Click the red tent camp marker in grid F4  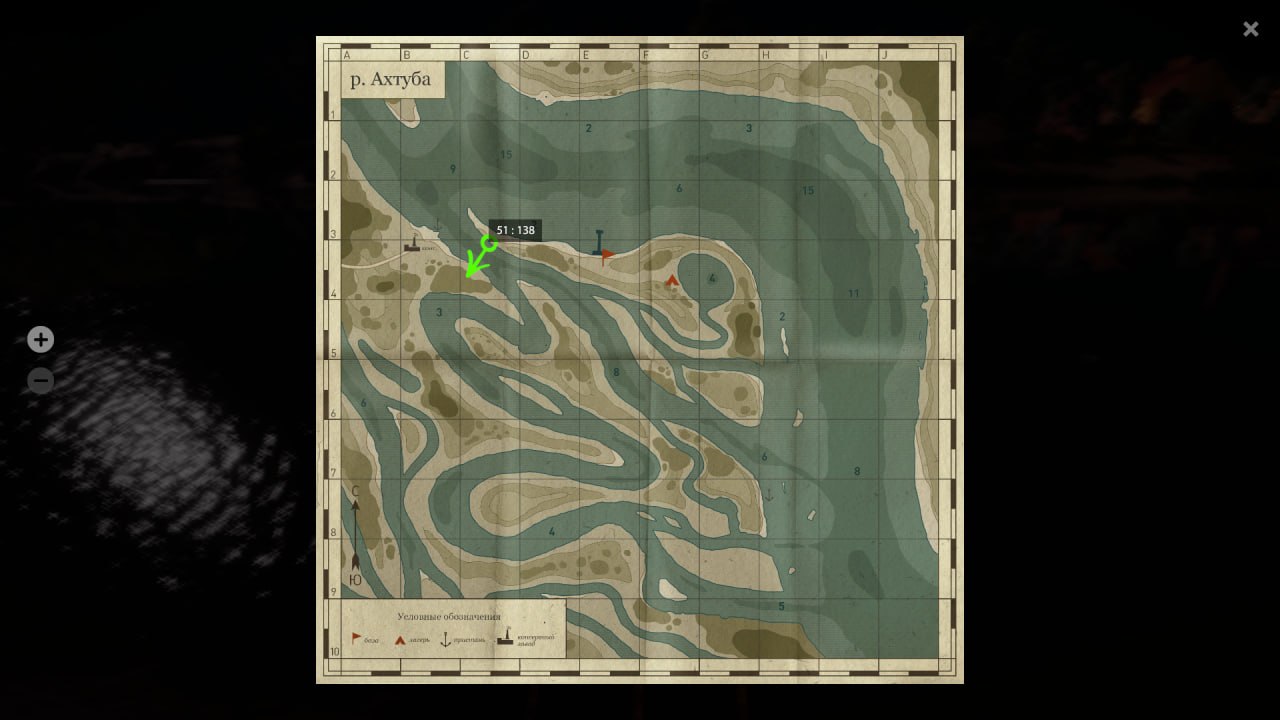[x=671, y=280]
